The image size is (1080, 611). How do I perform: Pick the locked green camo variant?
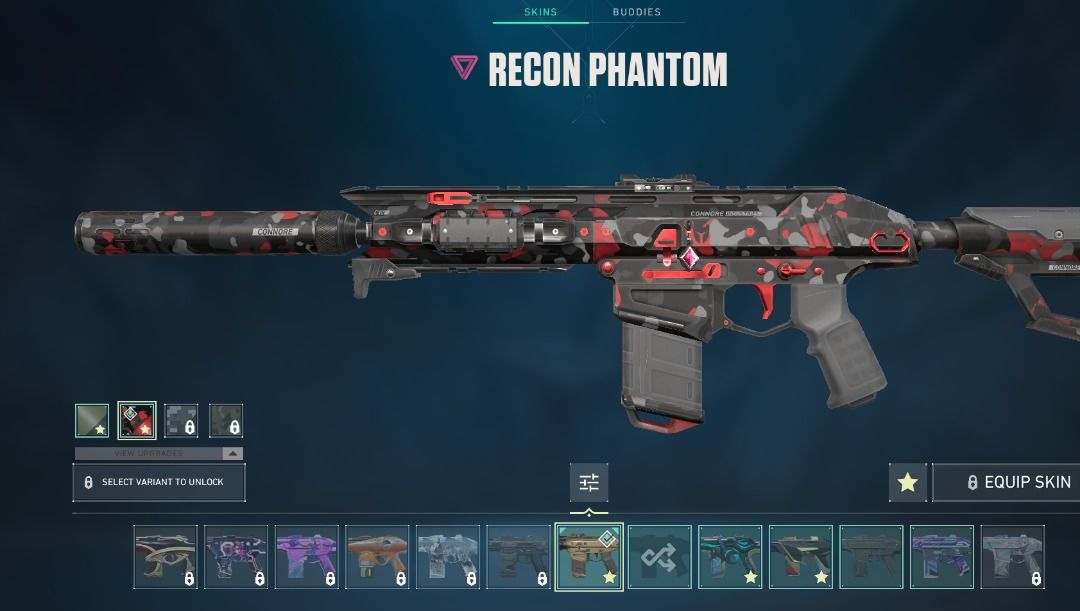click(x=226, y=421)
